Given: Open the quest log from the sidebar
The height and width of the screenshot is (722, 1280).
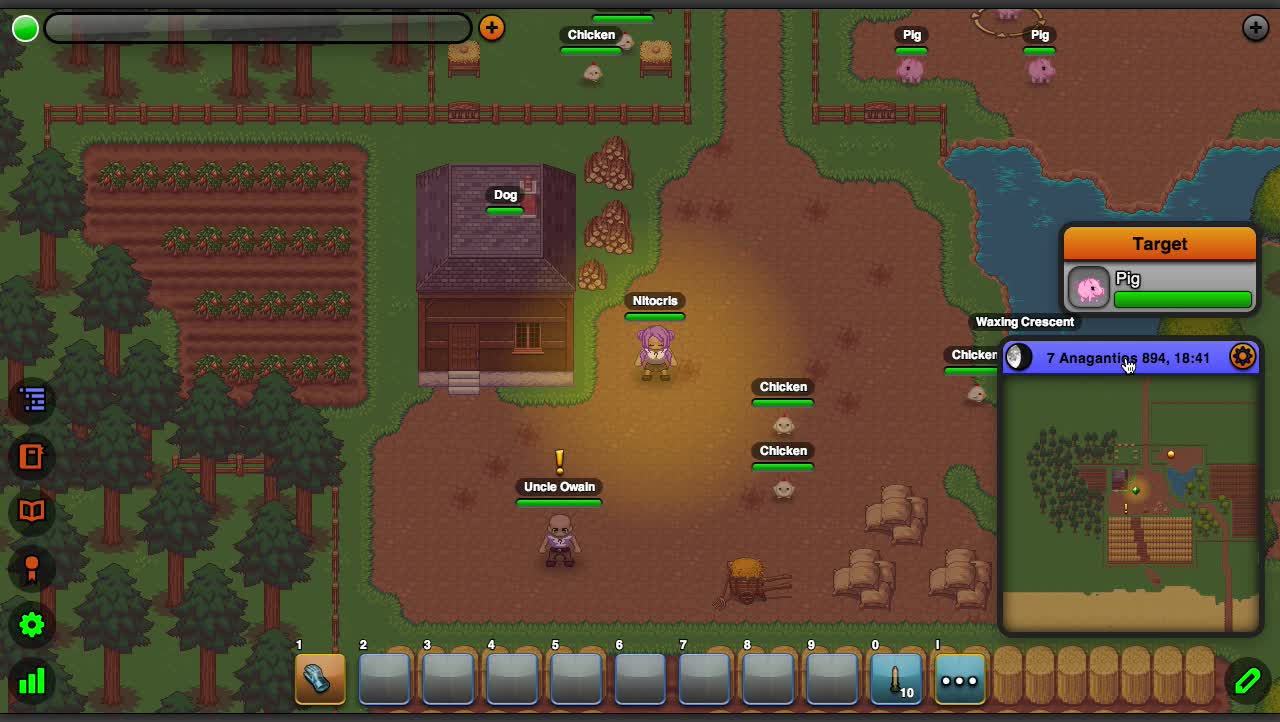Looking at the screenshot, I should pyautogui.click(x=31, y=399).
